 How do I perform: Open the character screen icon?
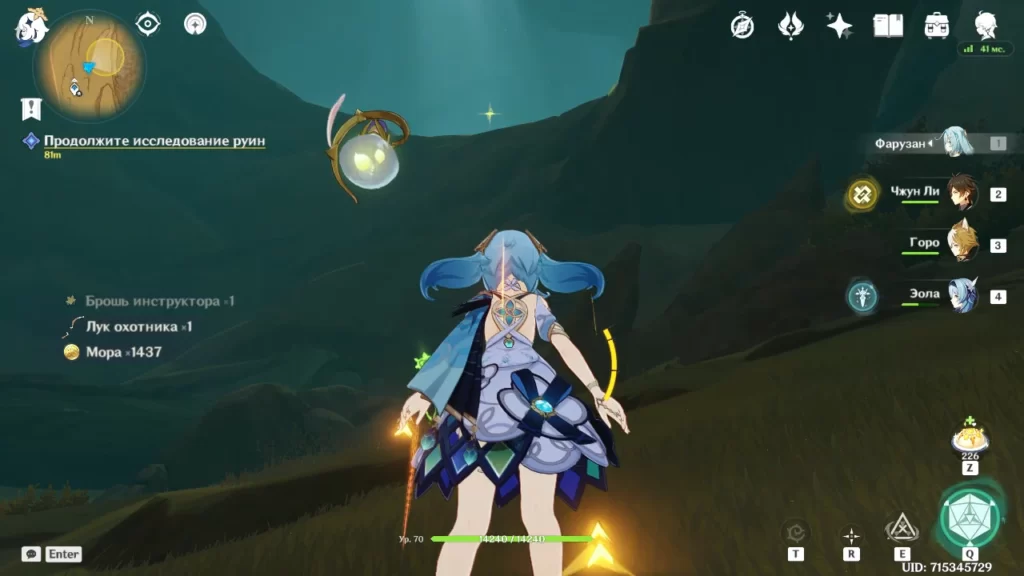point(985,24)
